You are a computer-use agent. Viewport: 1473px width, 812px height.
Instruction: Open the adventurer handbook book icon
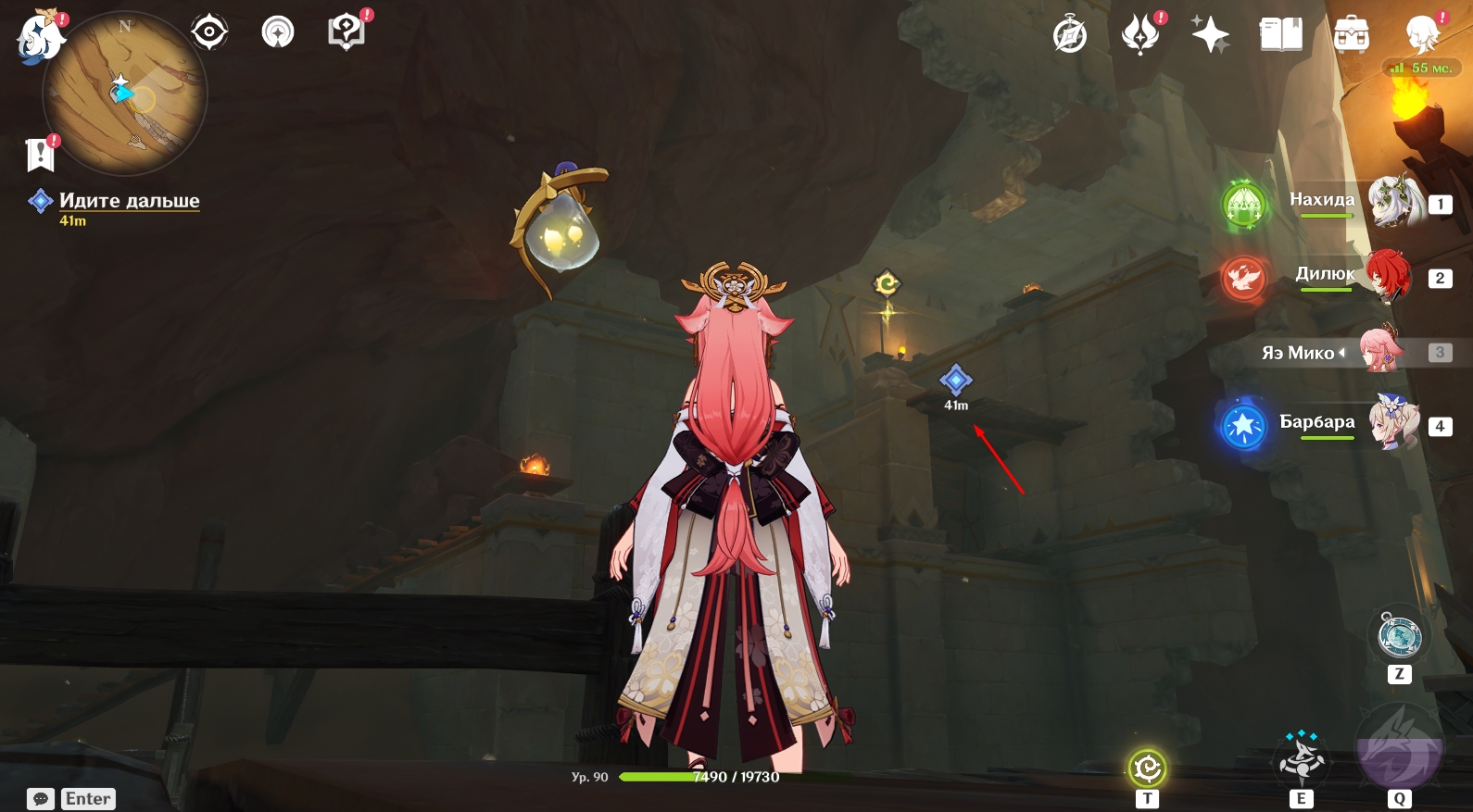pyautogui.click(x=1281, y=35)
